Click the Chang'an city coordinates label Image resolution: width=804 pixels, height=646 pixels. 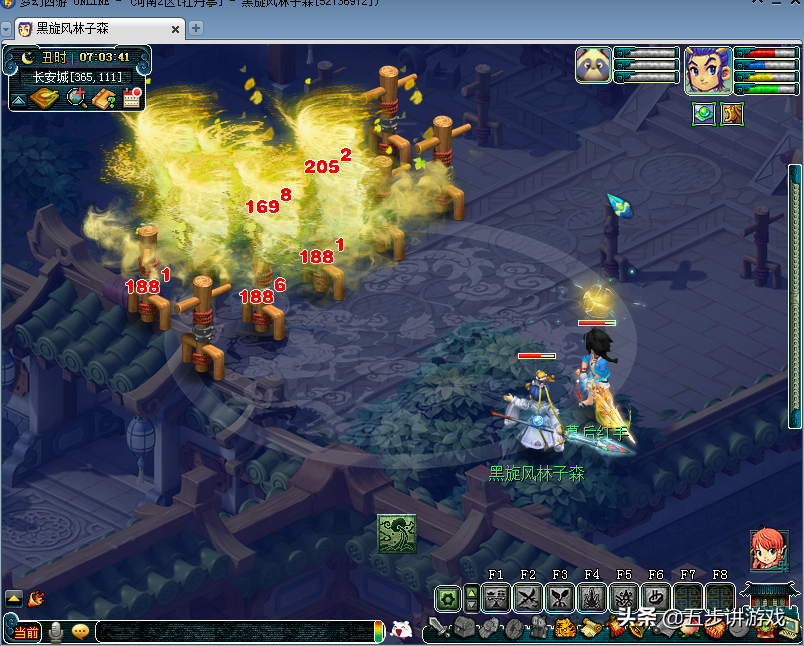pyautogui.click(x=76, y=76)
